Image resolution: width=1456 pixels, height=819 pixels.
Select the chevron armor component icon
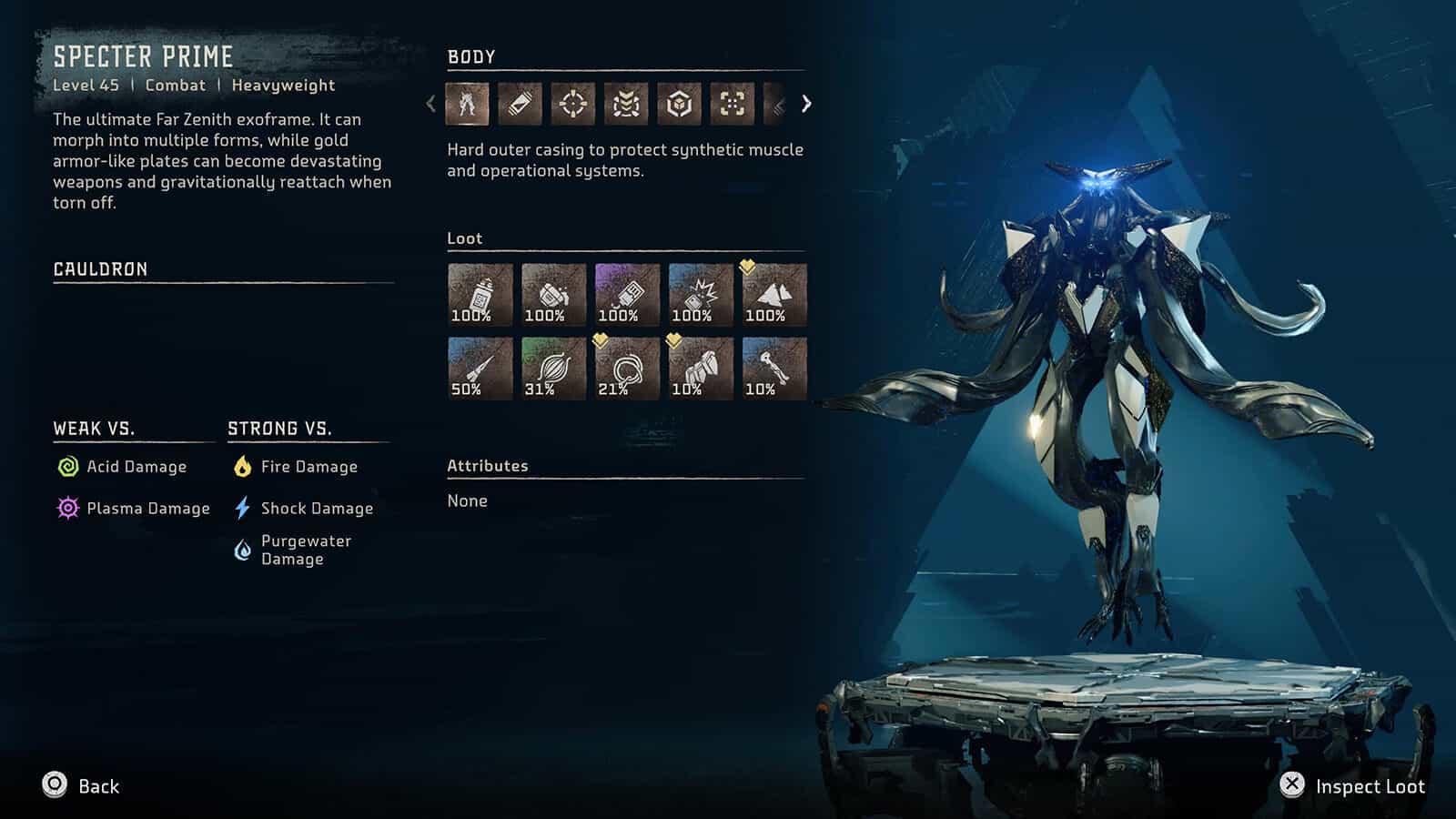point(626,104)
